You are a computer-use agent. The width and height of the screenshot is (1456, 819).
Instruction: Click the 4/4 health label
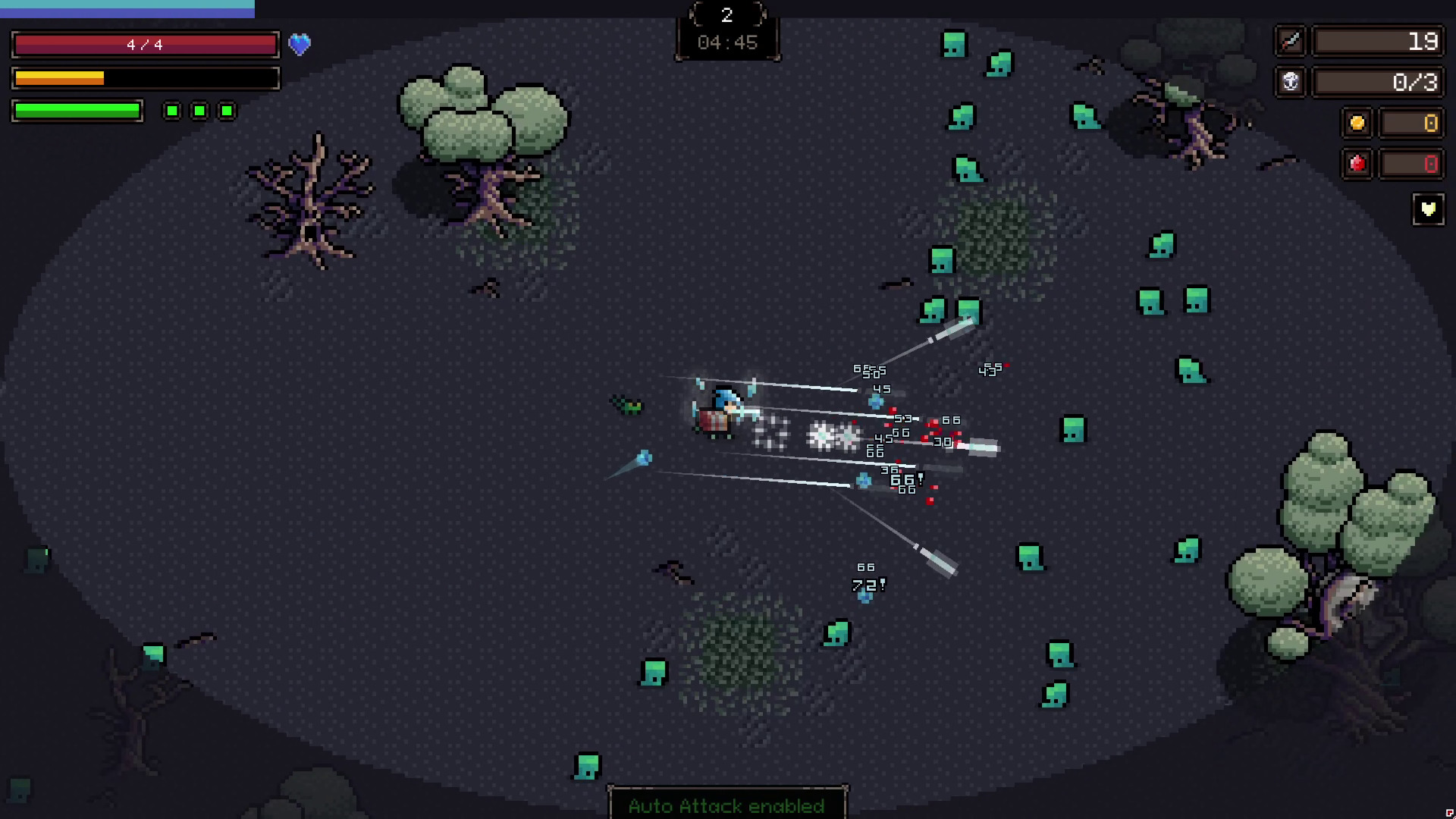point(144,44)
